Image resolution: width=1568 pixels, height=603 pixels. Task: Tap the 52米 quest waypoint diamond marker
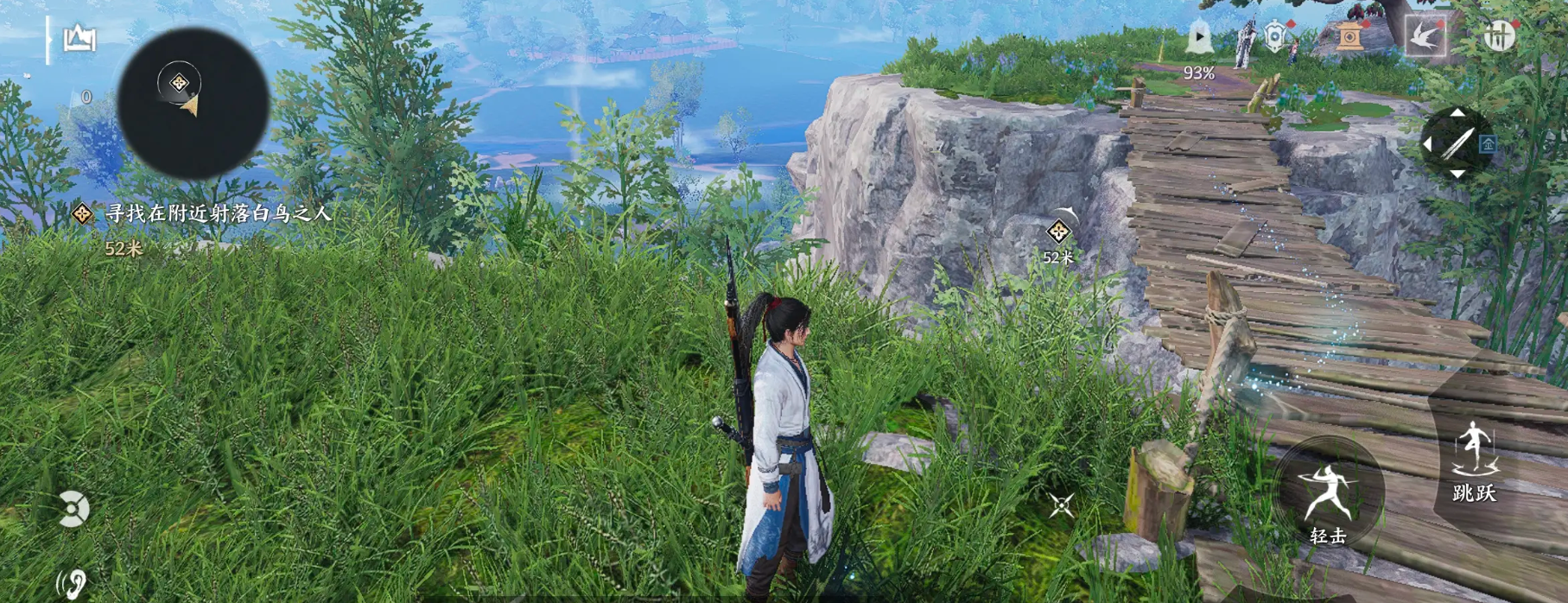1058,232
